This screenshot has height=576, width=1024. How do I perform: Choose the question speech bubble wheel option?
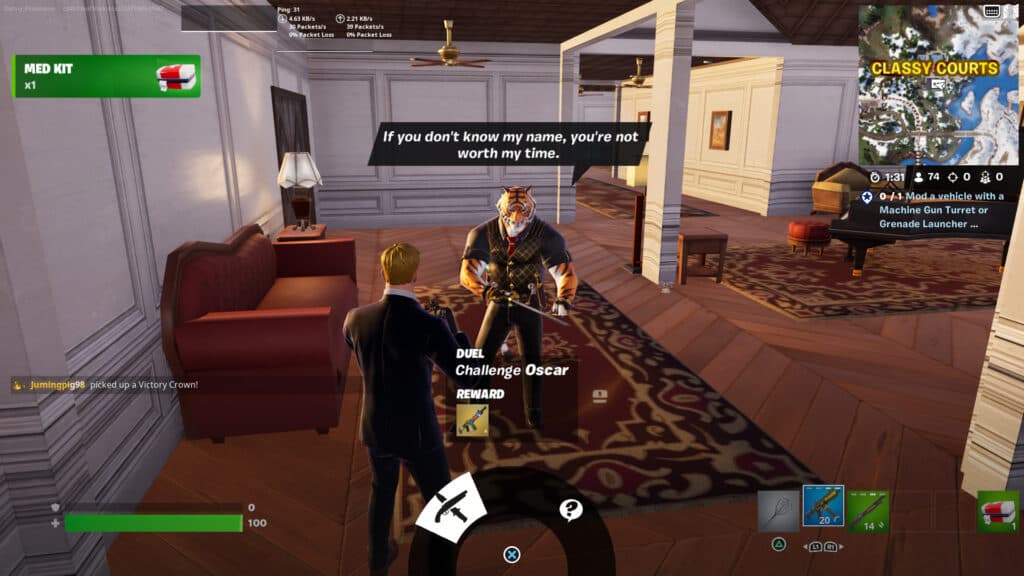(571, 510)
